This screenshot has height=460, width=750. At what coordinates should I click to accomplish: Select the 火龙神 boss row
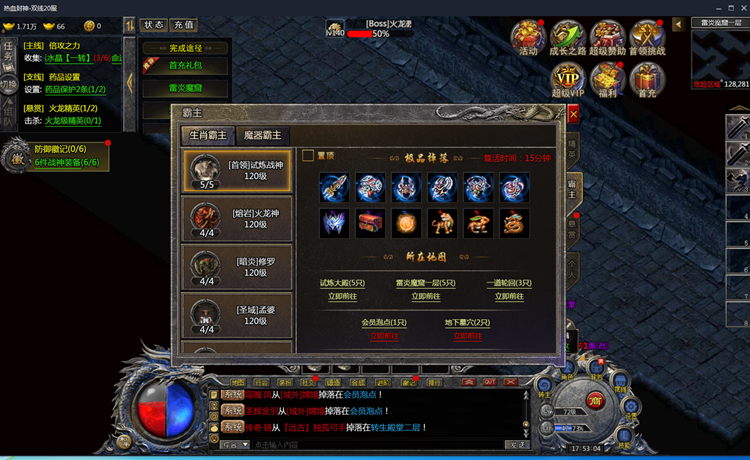coord(240,218)
